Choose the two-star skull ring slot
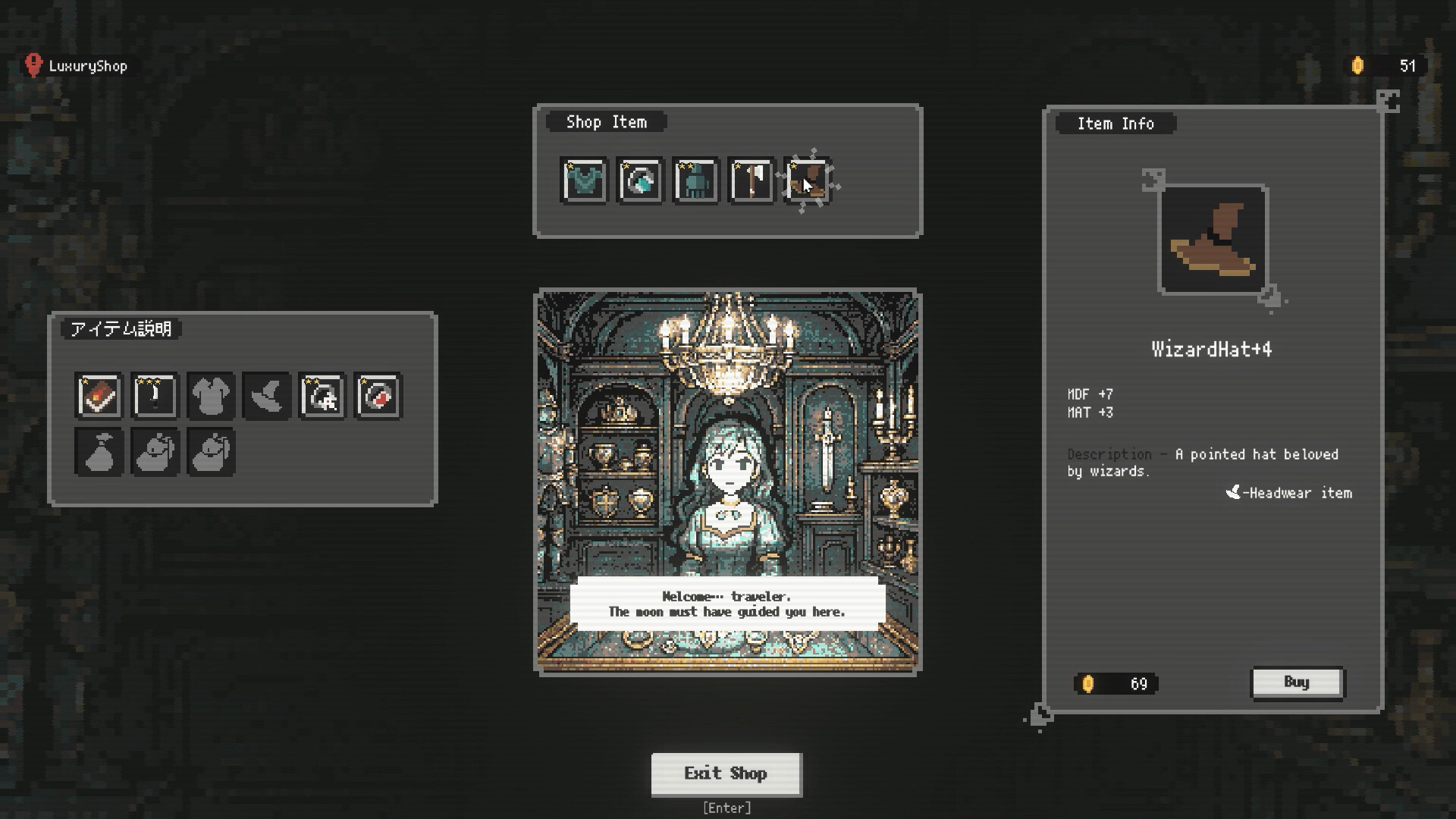 pyautogui.click(x=322, y=396)
